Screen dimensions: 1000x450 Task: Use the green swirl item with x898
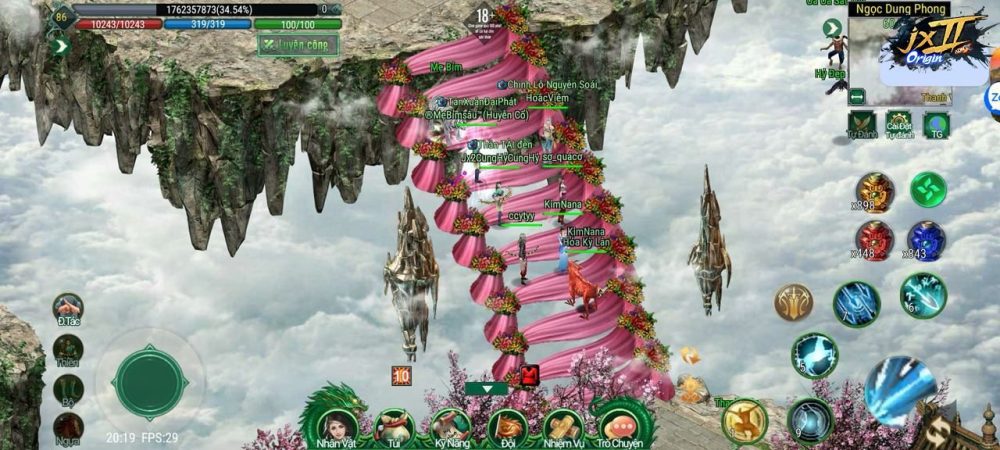[927, 189]
